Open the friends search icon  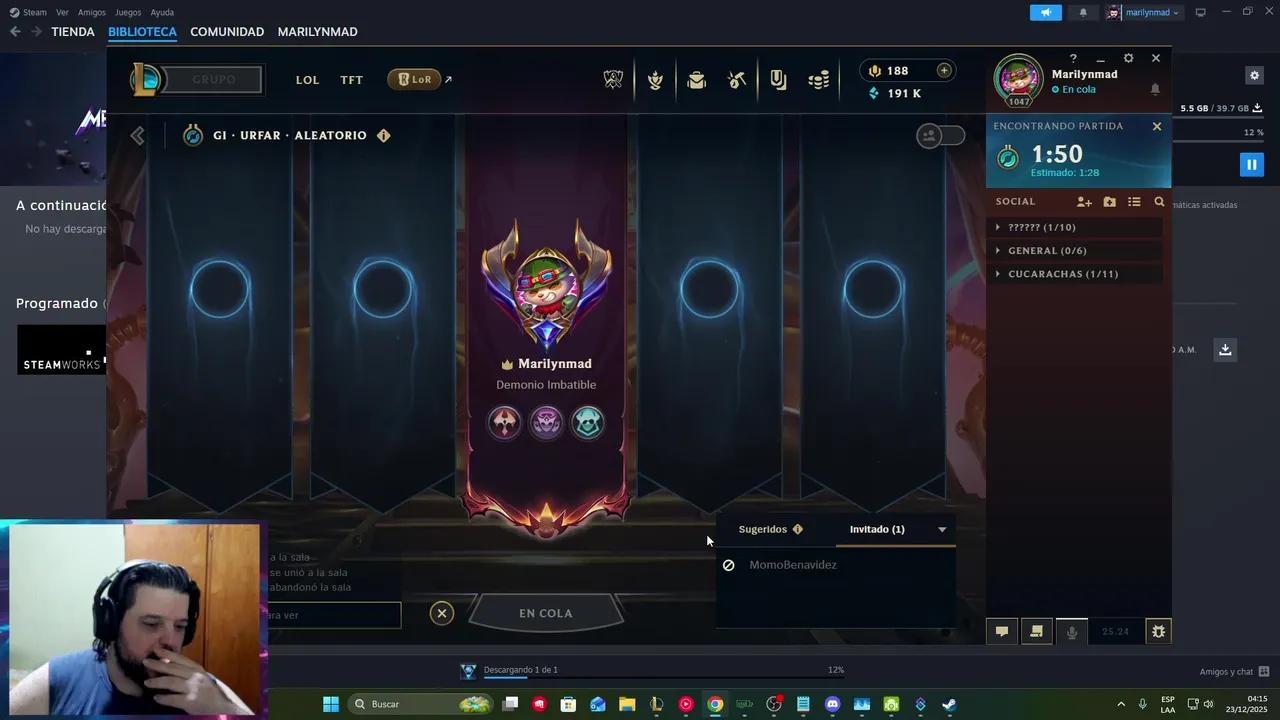(x=1159, y=201)
